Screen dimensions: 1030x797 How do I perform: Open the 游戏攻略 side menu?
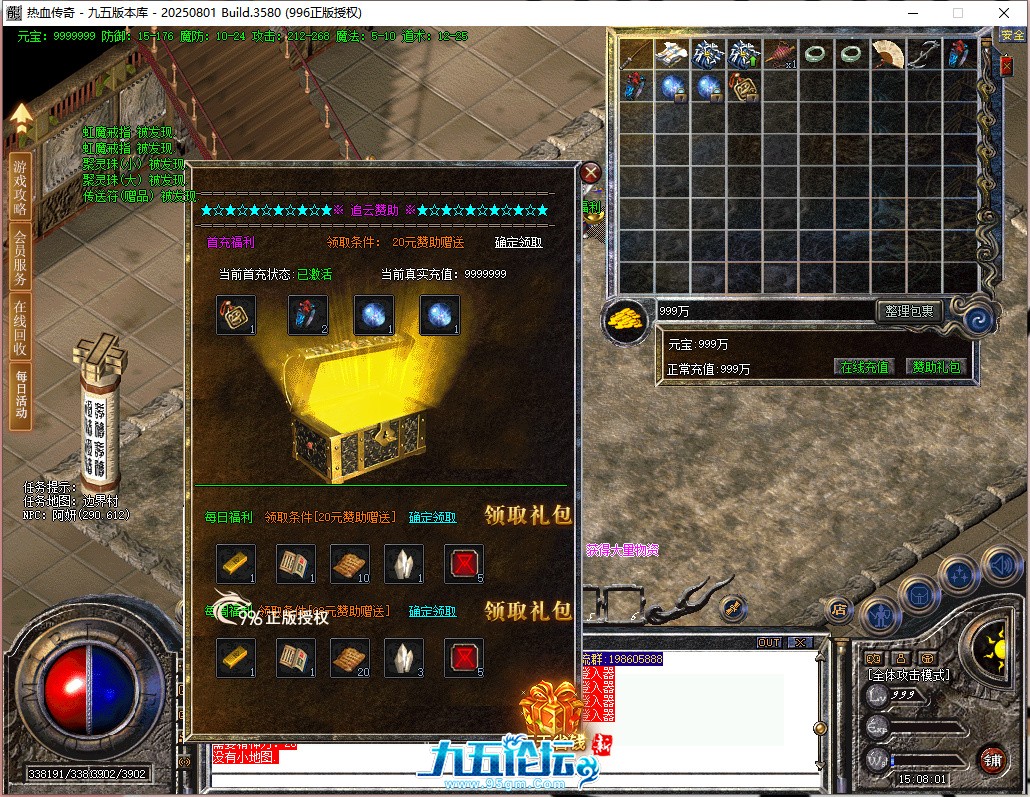(x=20, y=187)
